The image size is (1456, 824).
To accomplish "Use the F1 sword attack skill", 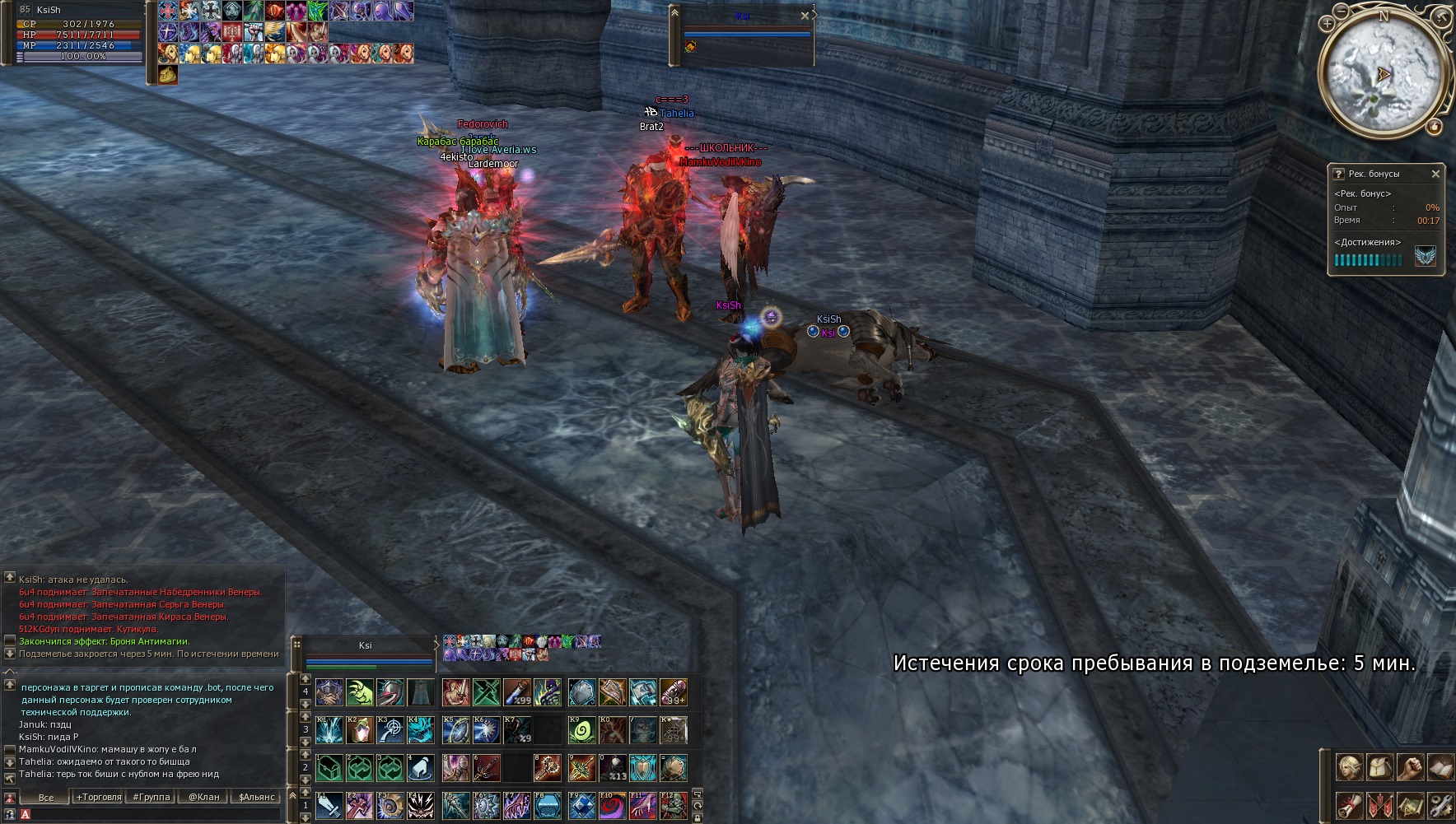I will (x=329, y=805).
